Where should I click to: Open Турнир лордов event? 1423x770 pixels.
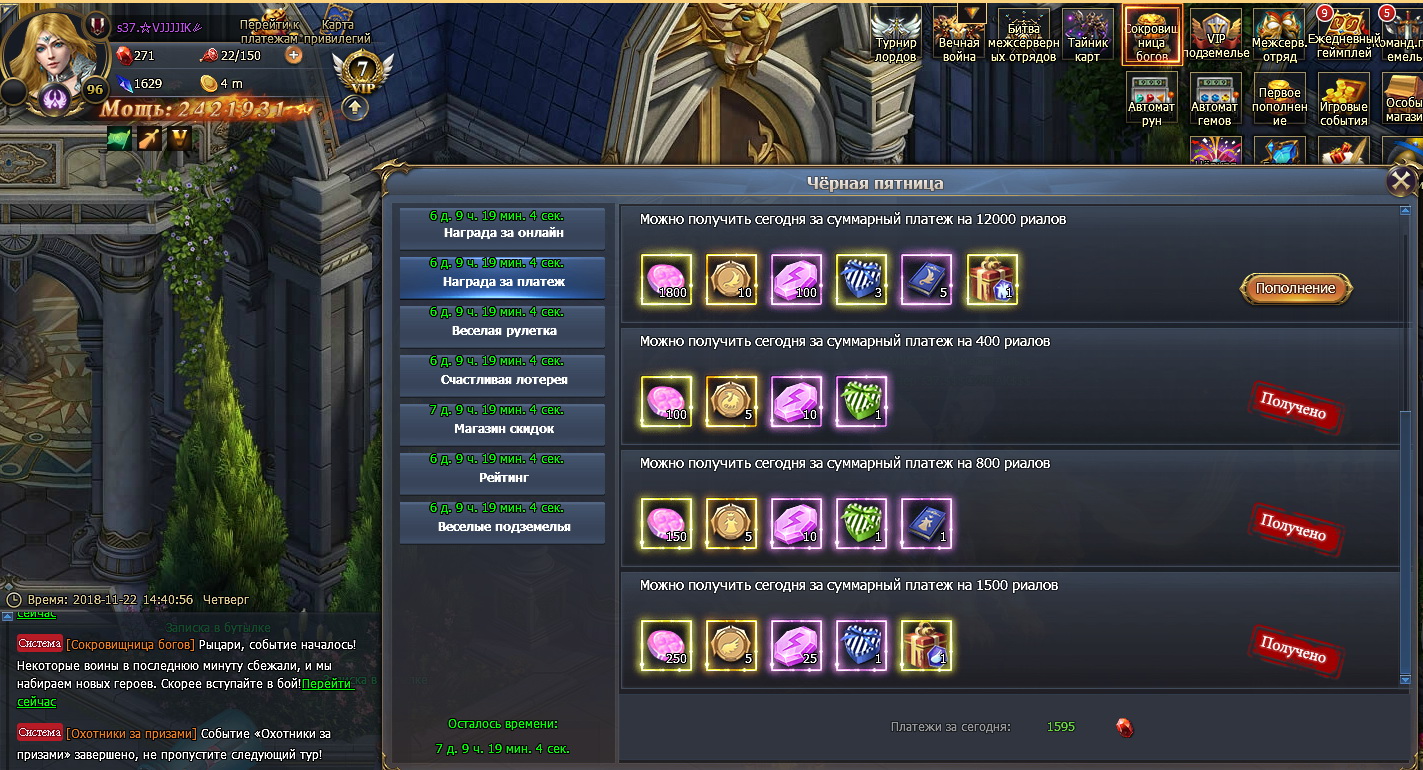coord(895,35)
